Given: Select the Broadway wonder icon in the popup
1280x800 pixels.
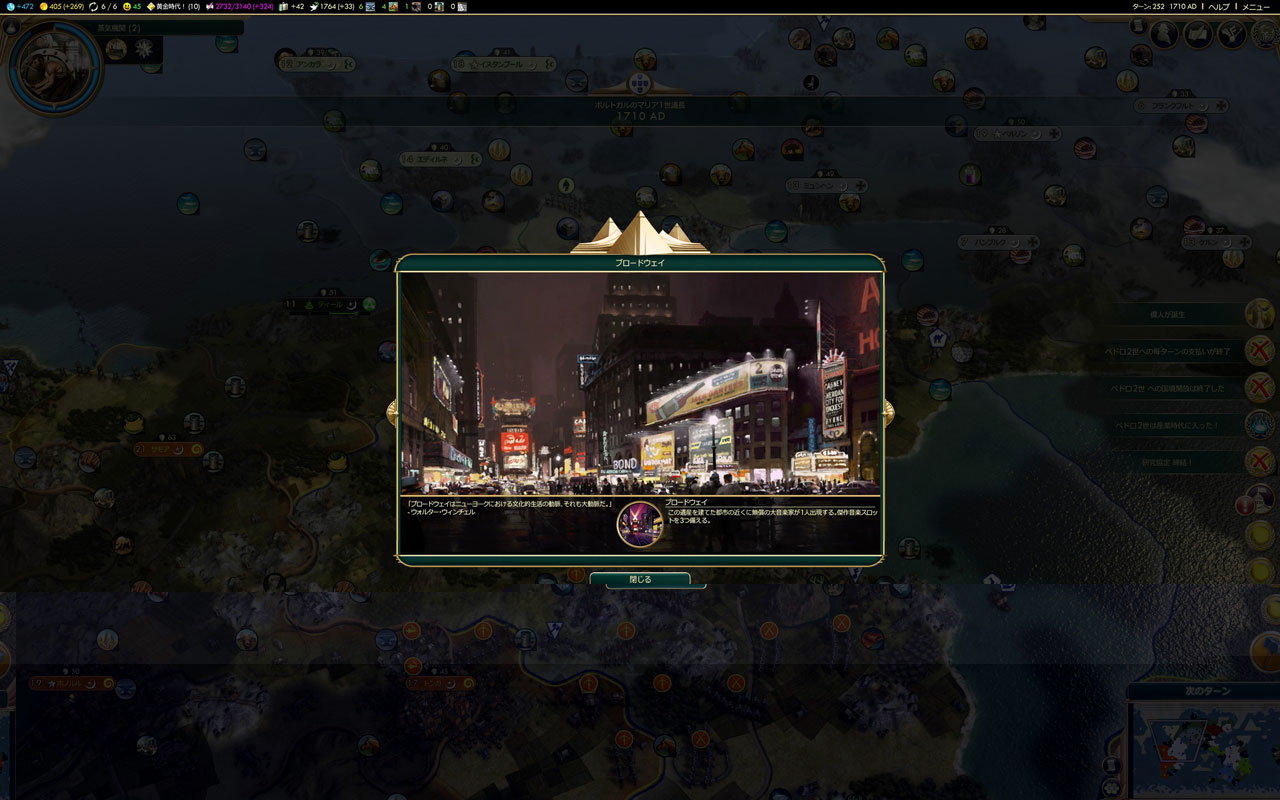Looking at the screenshot, I should coord(640,524).
